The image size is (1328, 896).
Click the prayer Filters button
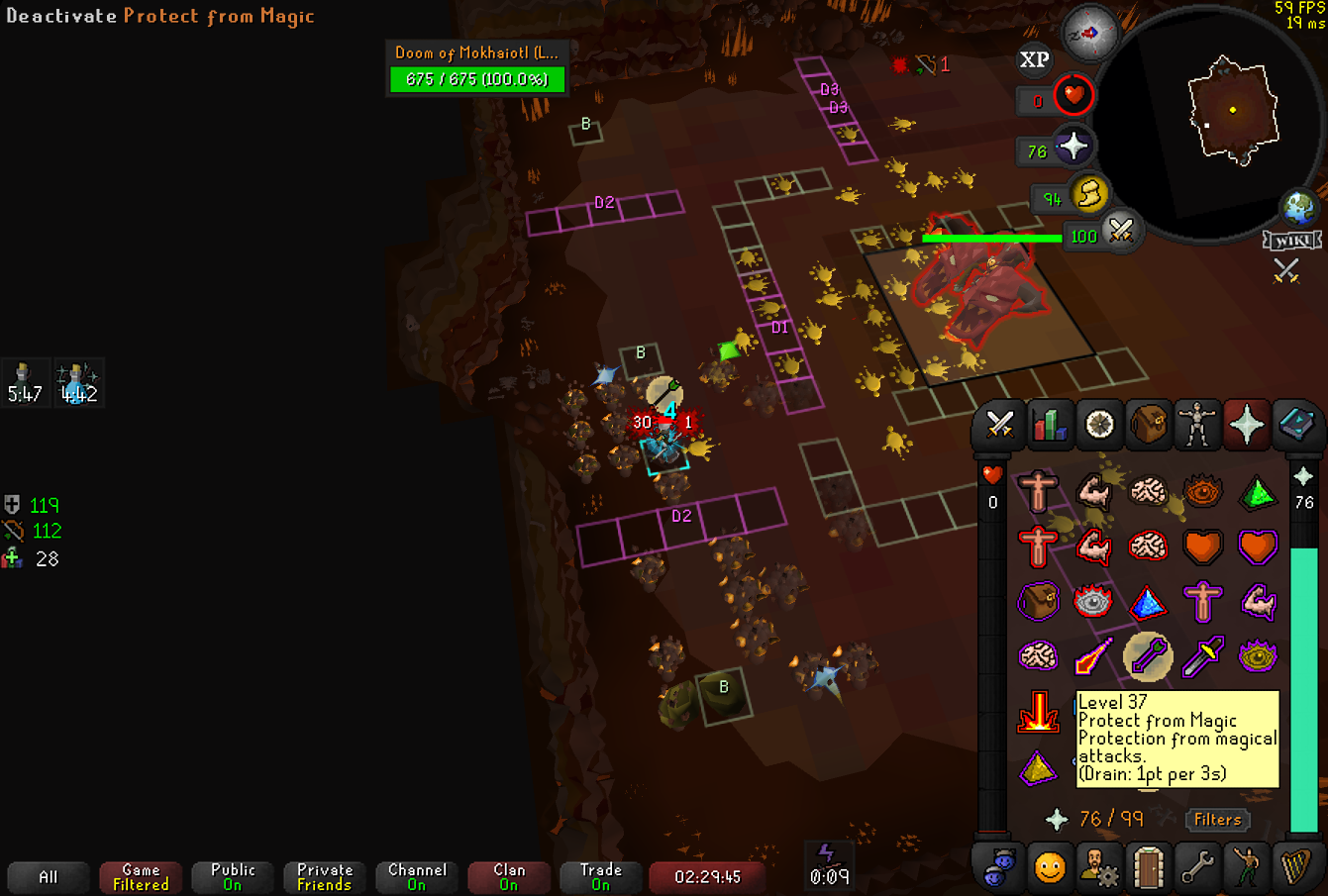click(x=1217, y=820)
